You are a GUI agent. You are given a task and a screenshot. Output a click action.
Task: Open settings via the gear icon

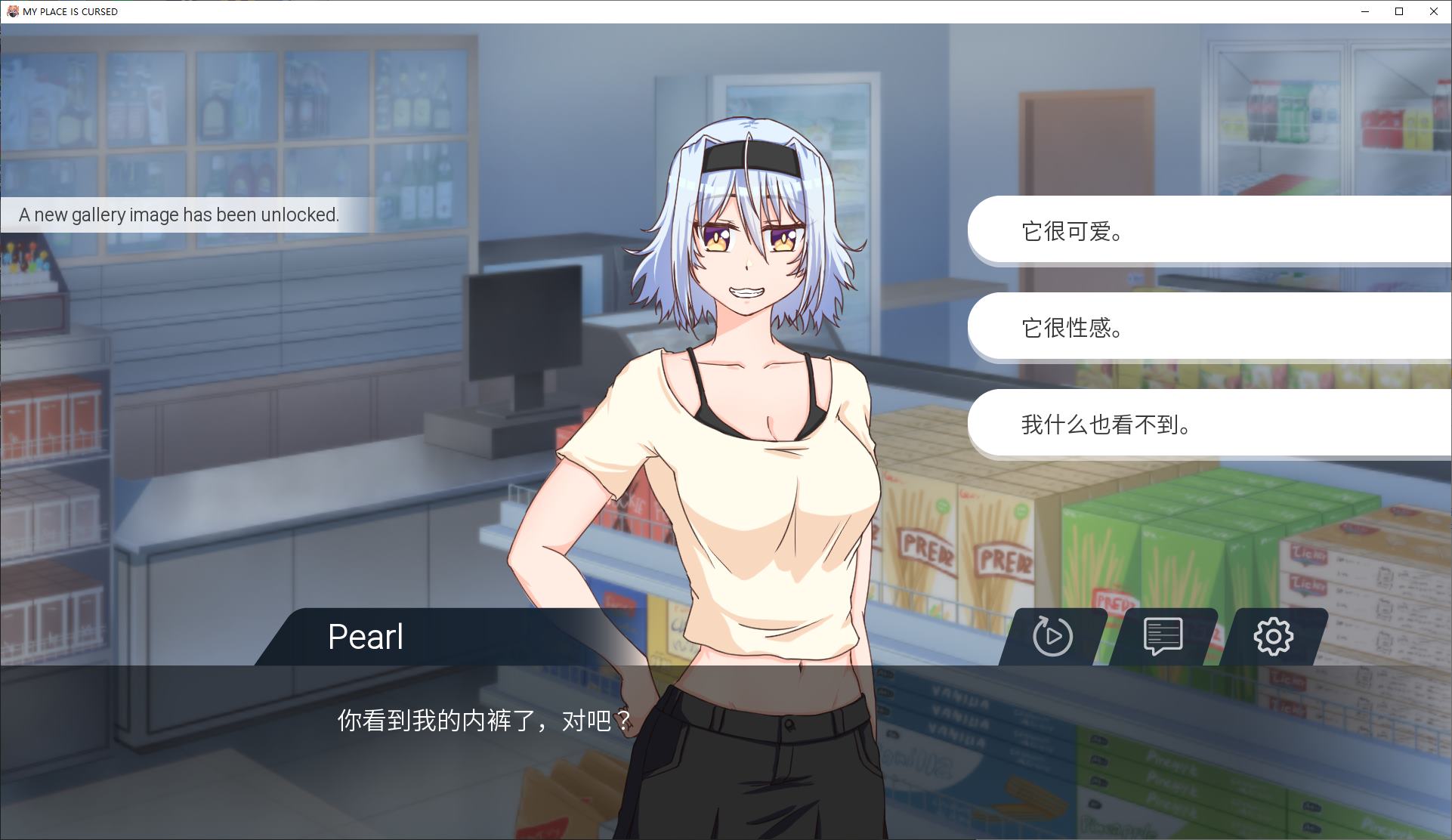point(1273,636)
